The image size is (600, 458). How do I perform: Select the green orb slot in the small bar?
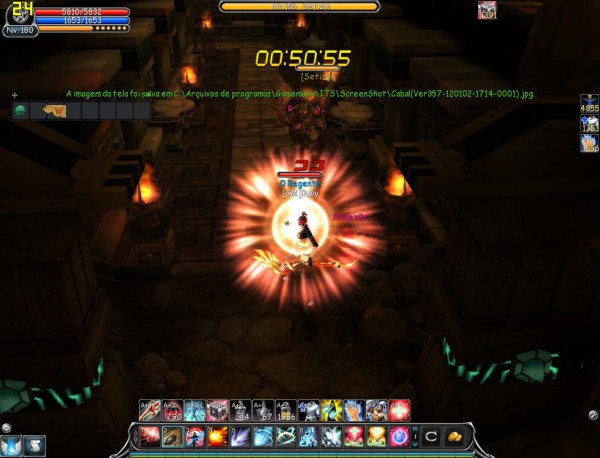point(20,110)
